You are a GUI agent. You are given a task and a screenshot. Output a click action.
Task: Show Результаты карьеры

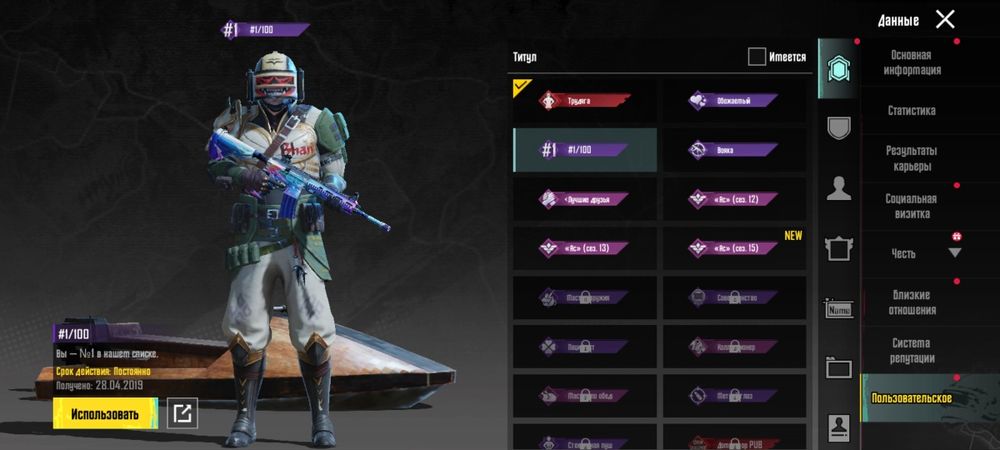pyautogui.click(x=911, y=158)
